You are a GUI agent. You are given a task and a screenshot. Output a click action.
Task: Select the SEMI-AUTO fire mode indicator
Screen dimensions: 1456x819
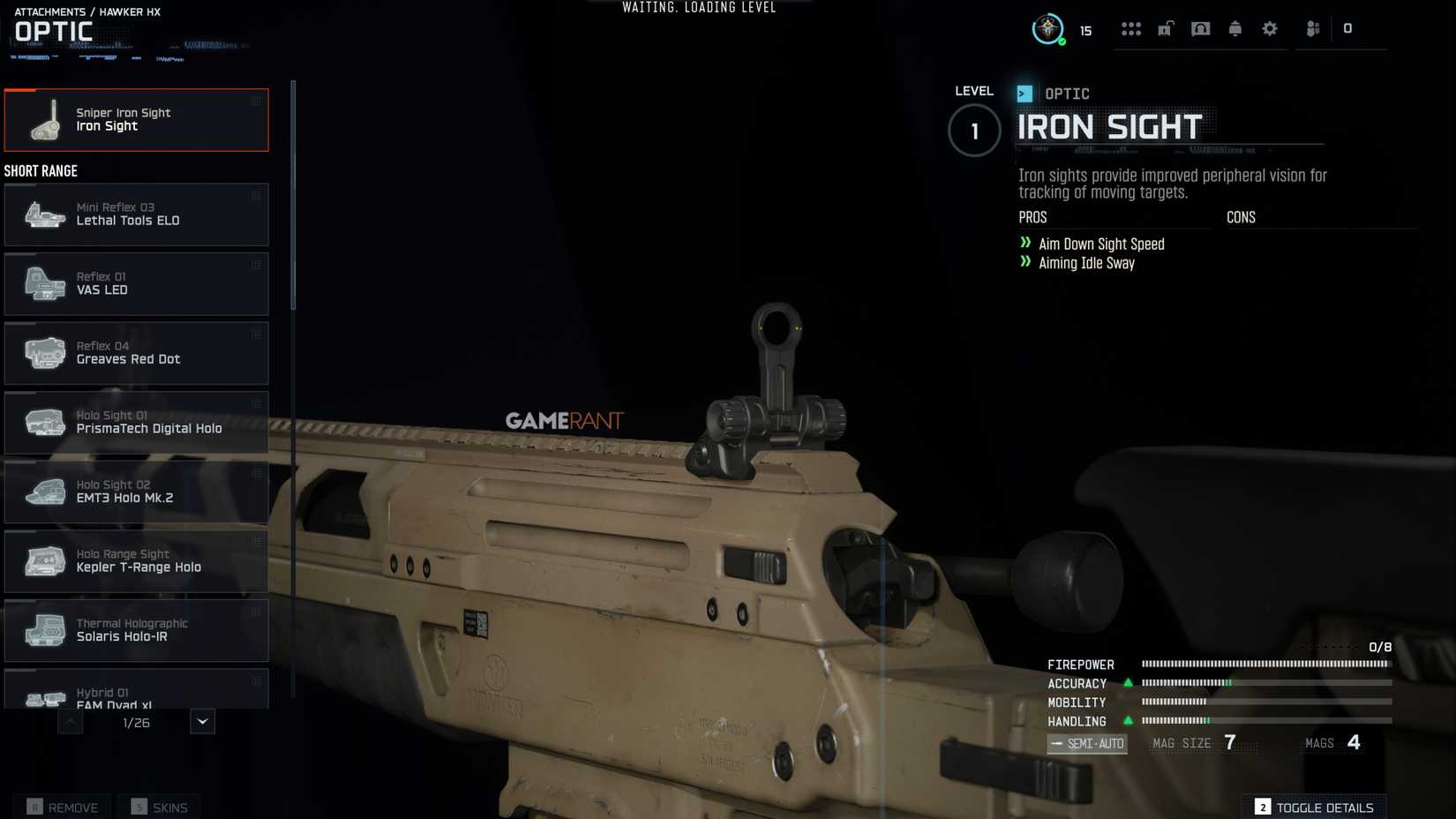click(1087, 743)
